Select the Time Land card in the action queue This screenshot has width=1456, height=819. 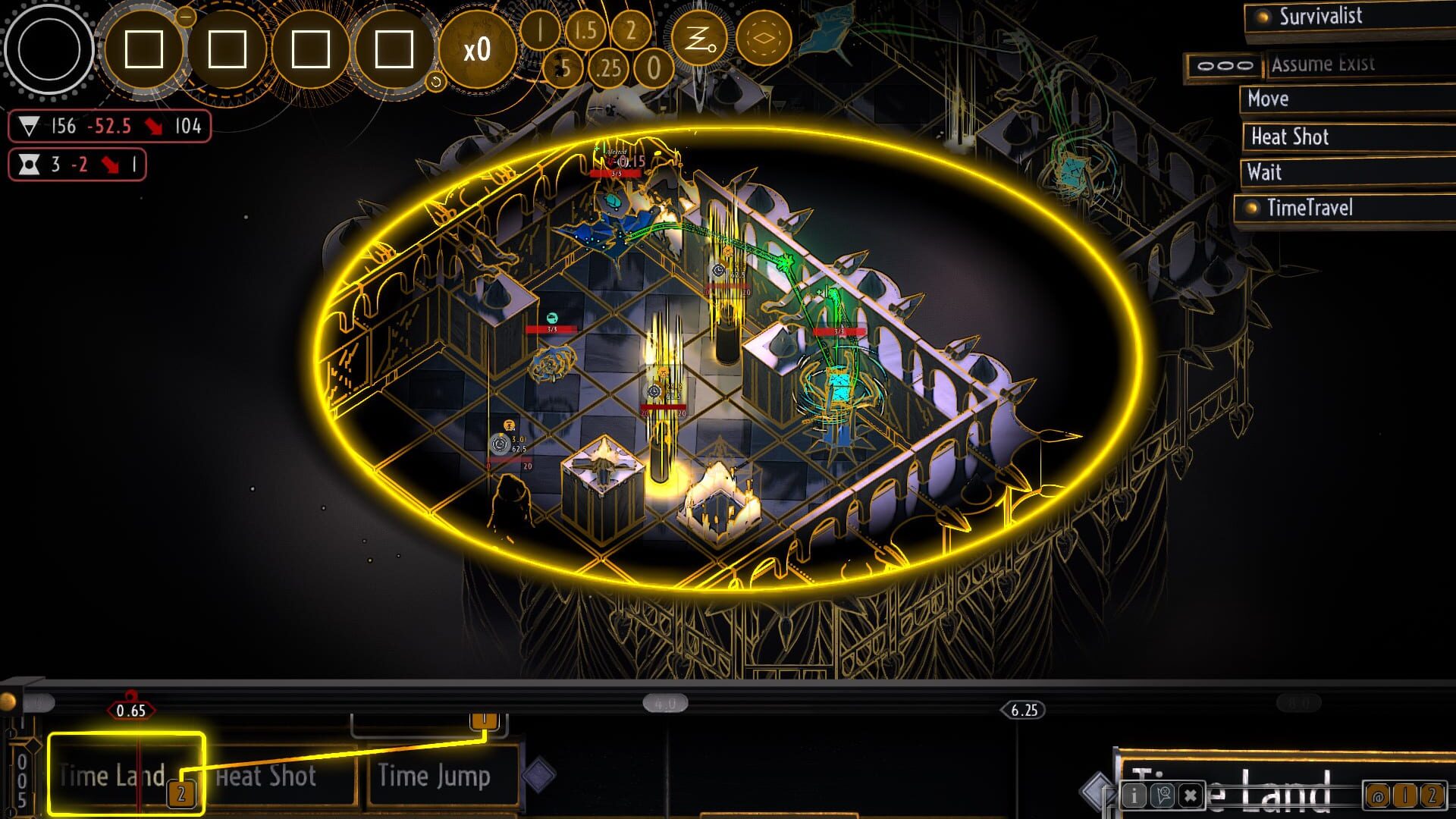pos(111,776)
